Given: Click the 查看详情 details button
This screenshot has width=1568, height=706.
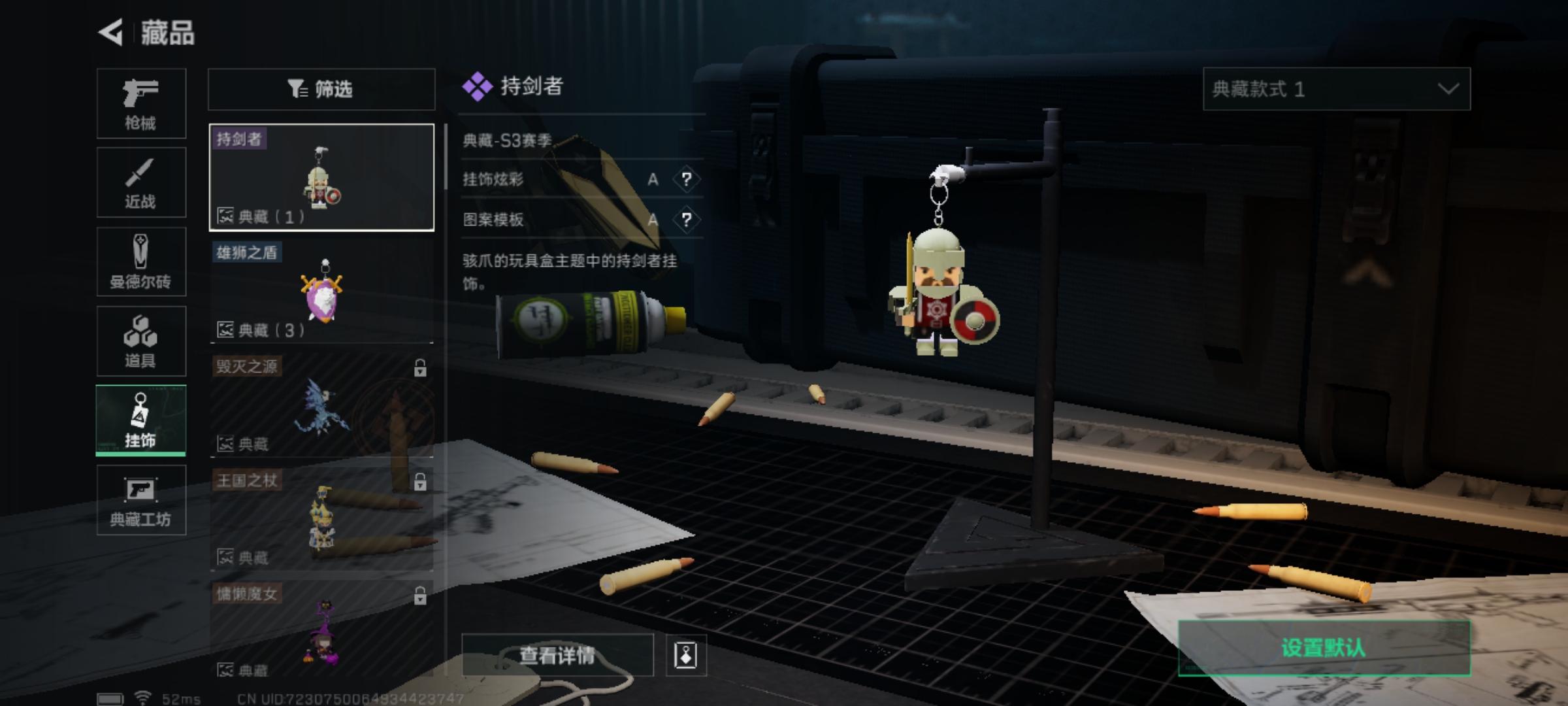Looking at the screenshot, I should point(557,655).
